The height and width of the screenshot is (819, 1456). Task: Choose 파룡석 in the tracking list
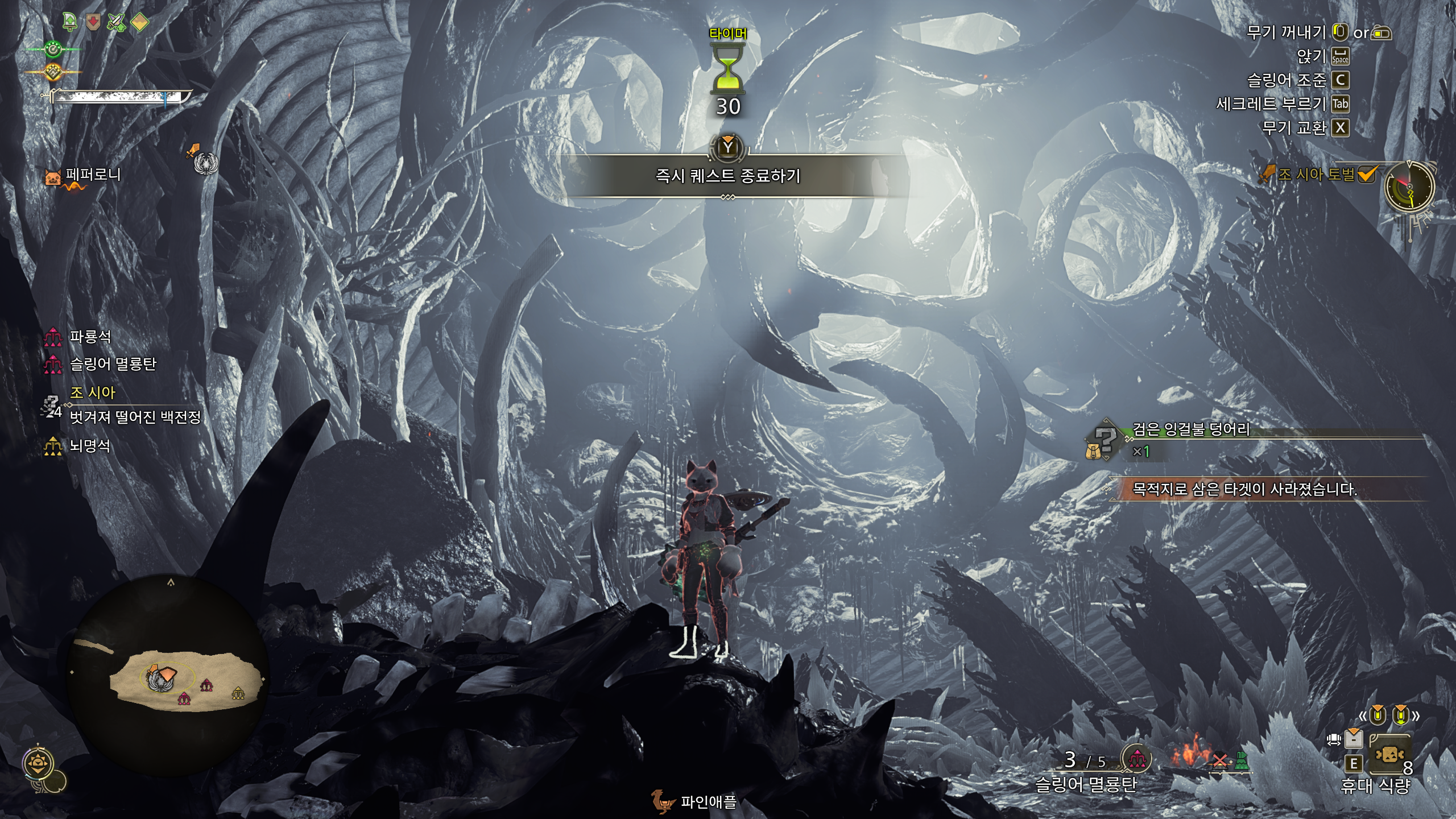[x=90, y=337]
